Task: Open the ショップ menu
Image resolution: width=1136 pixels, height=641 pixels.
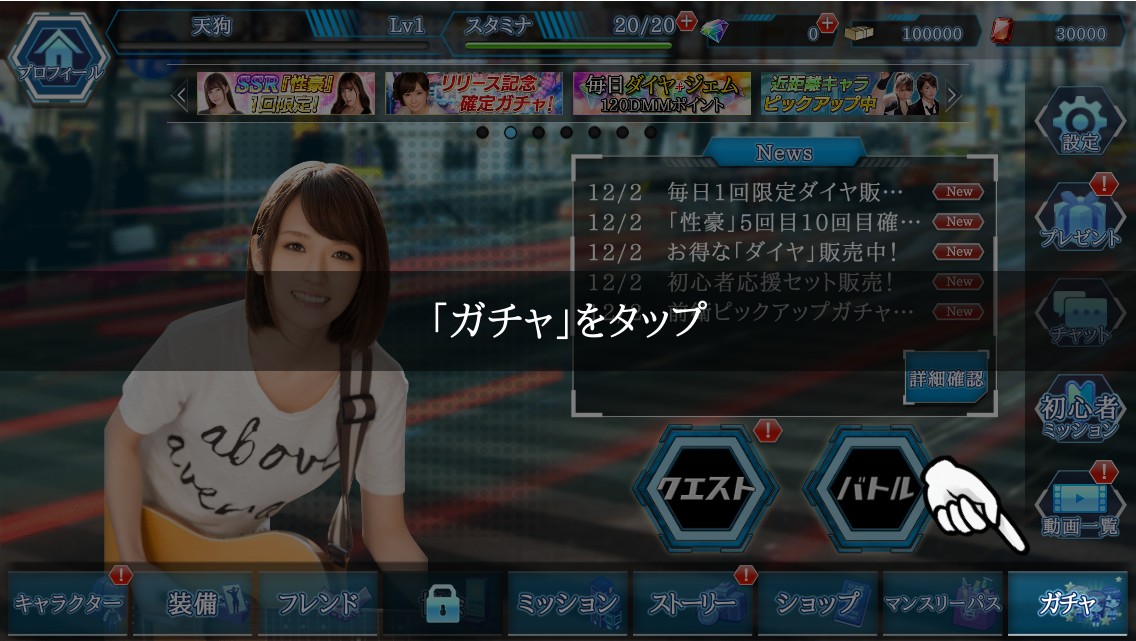Action: point(818,603)
